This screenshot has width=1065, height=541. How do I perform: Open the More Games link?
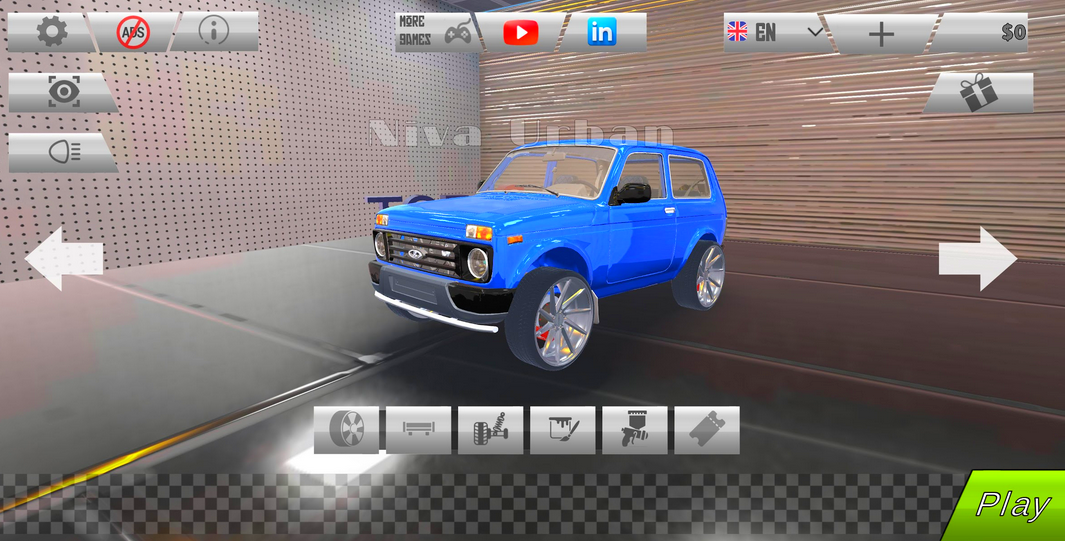coord(435,32)
